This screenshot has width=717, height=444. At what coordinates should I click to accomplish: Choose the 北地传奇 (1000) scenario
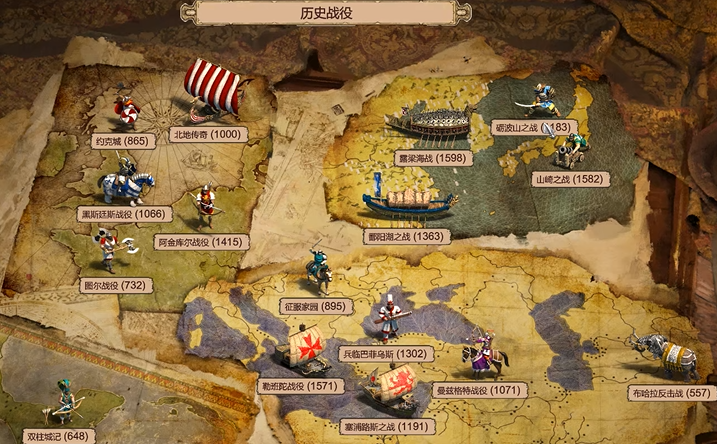(207, 134)
